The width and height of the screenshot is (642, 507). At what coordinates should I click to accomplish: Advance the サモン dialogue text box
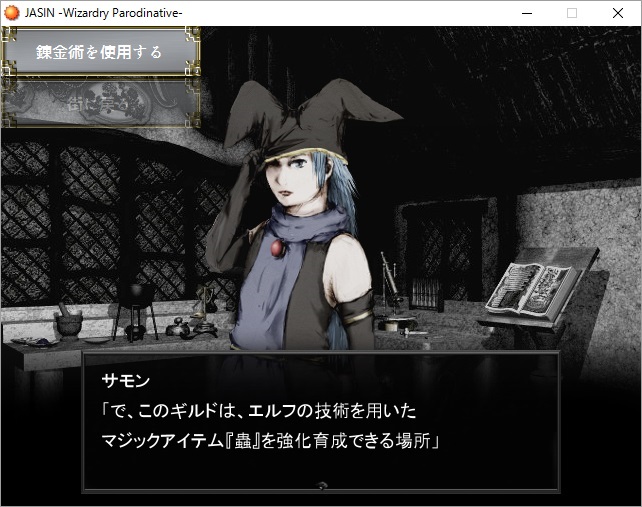coord(320,421)
